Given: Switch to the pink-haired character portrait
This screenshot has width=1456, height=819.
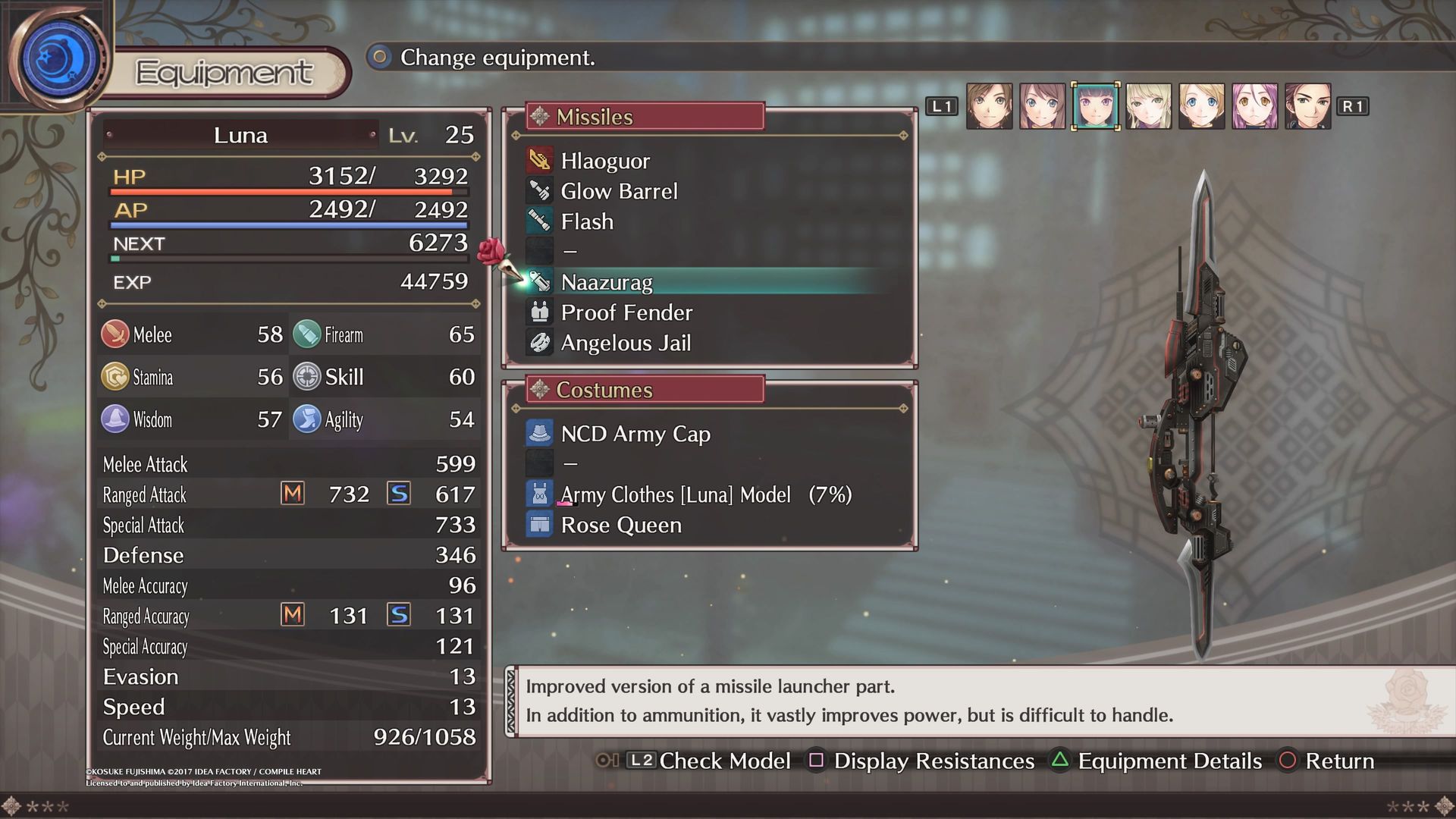Looking at the screenshot, I should pyautogui.click(x=1254, y=106).
